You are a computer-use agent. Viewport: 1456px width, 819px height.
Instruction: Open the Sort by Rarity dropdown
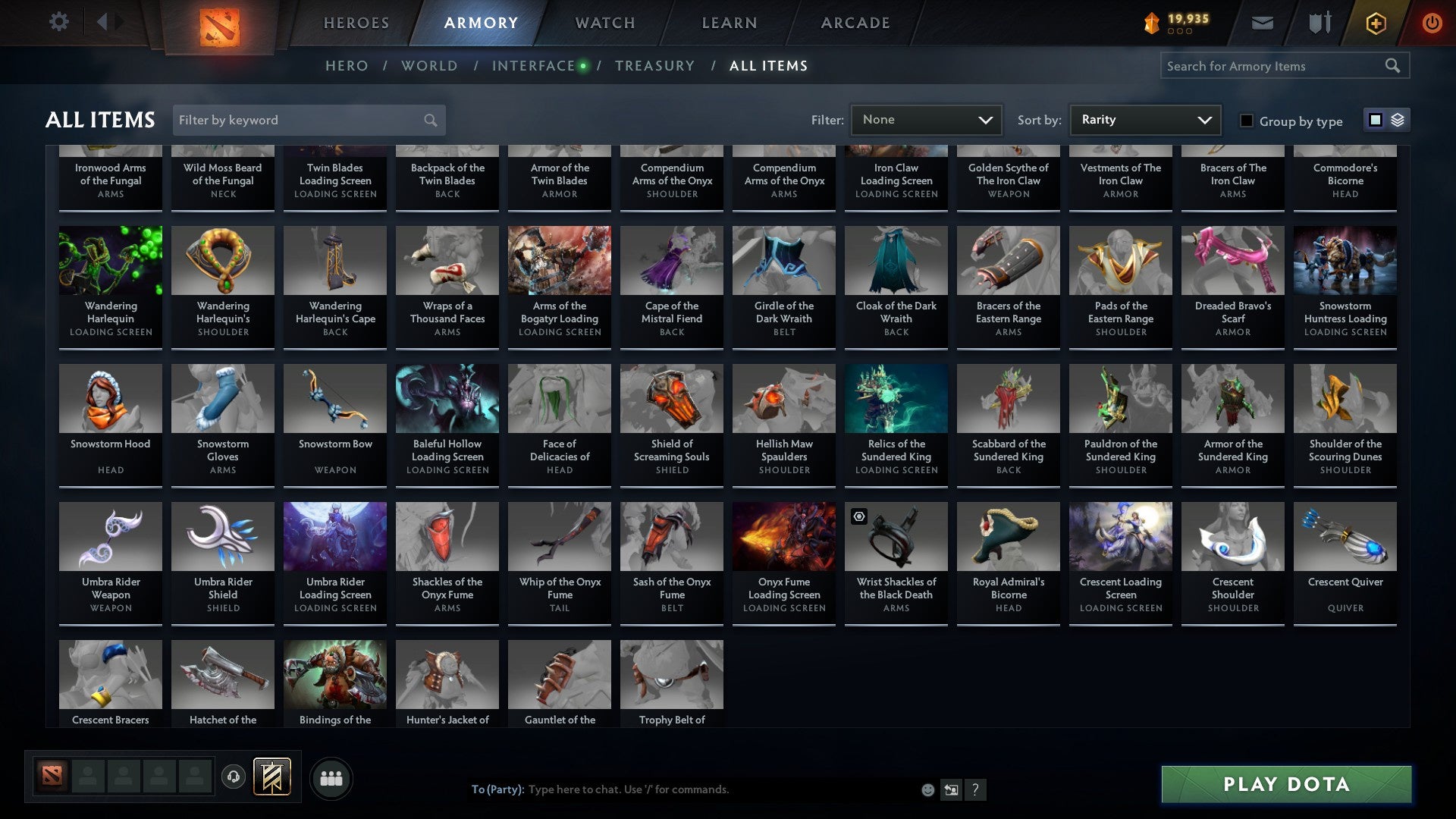point(1144,119)
